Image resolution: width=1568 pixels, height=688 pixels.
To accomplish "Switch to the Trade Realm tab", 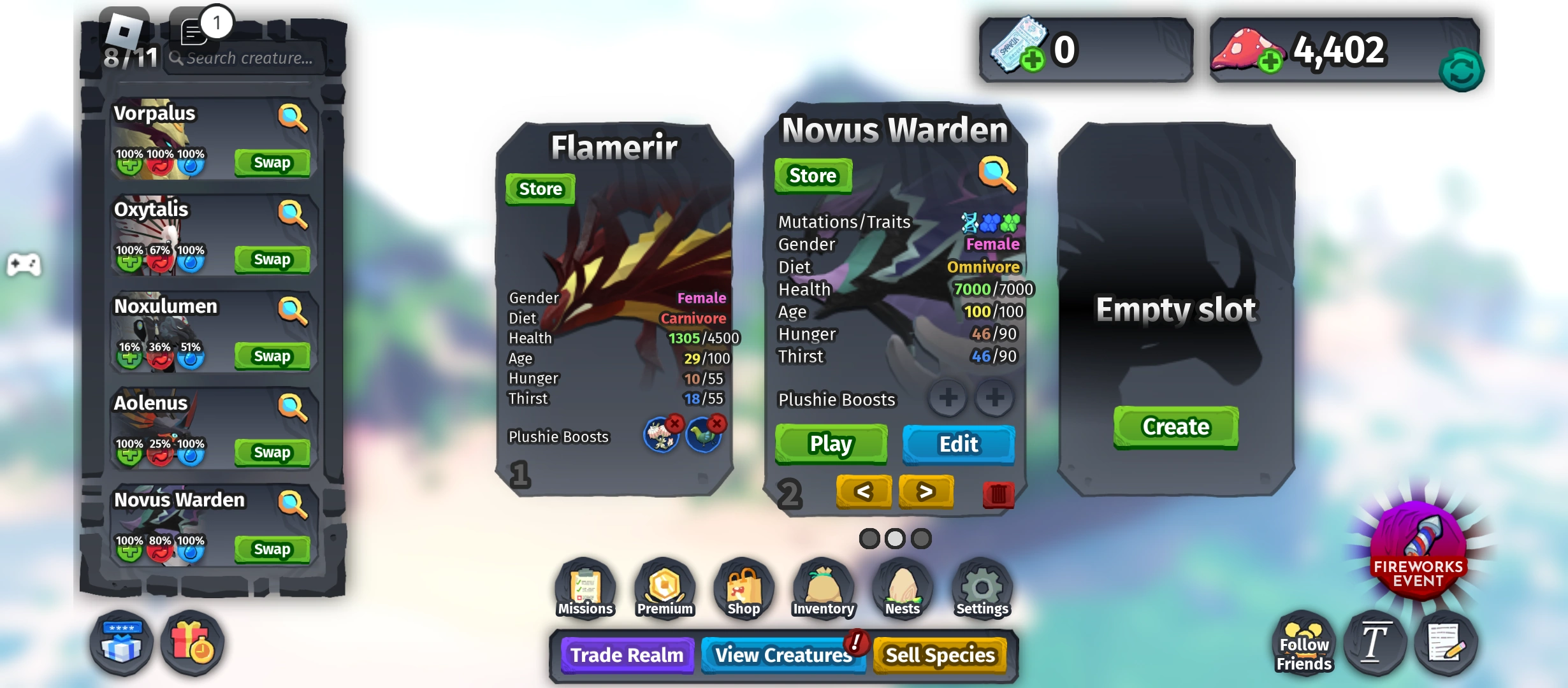I will [627, 655].
